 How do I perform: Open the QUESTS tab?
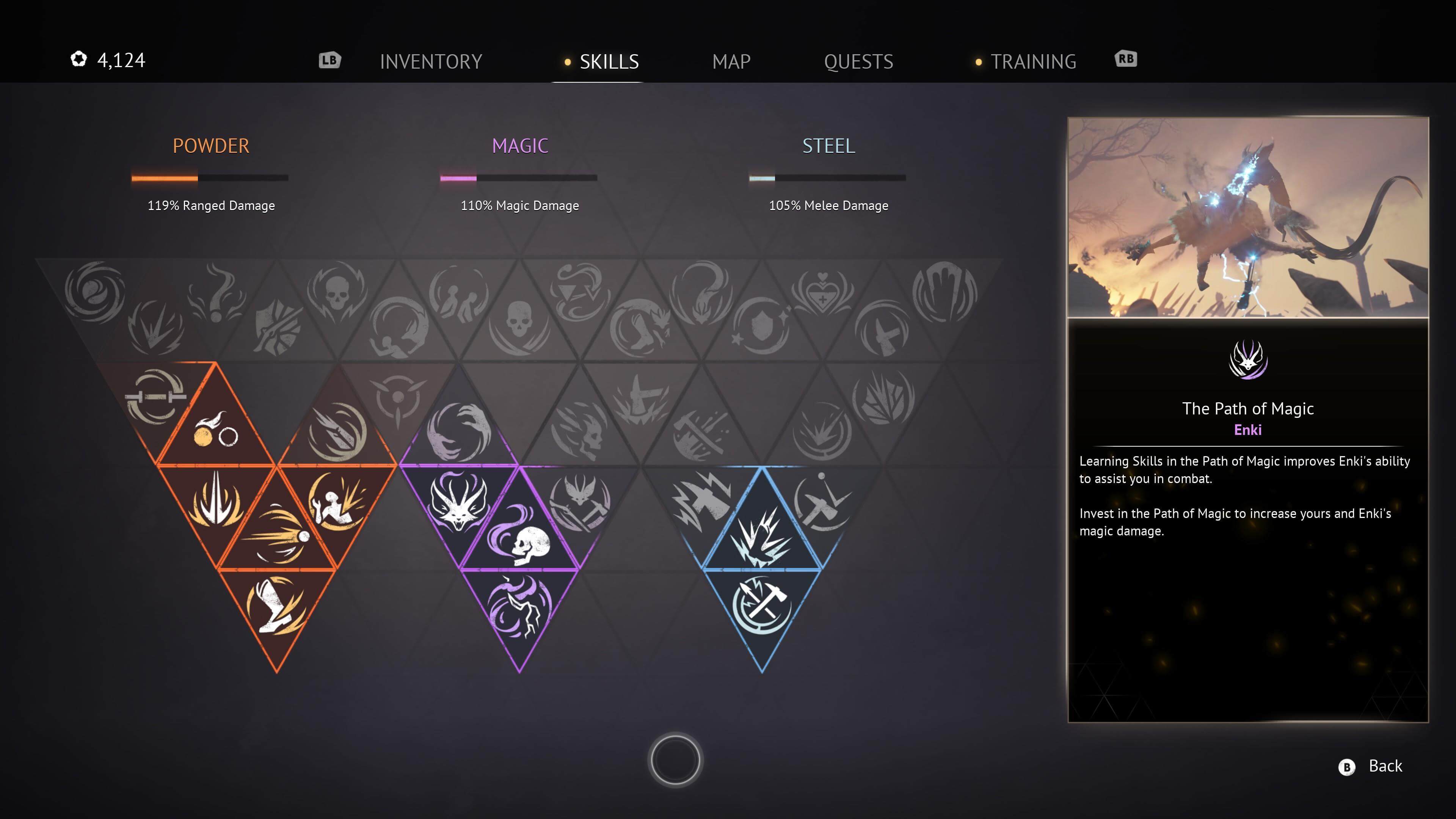tap(858, 62)
